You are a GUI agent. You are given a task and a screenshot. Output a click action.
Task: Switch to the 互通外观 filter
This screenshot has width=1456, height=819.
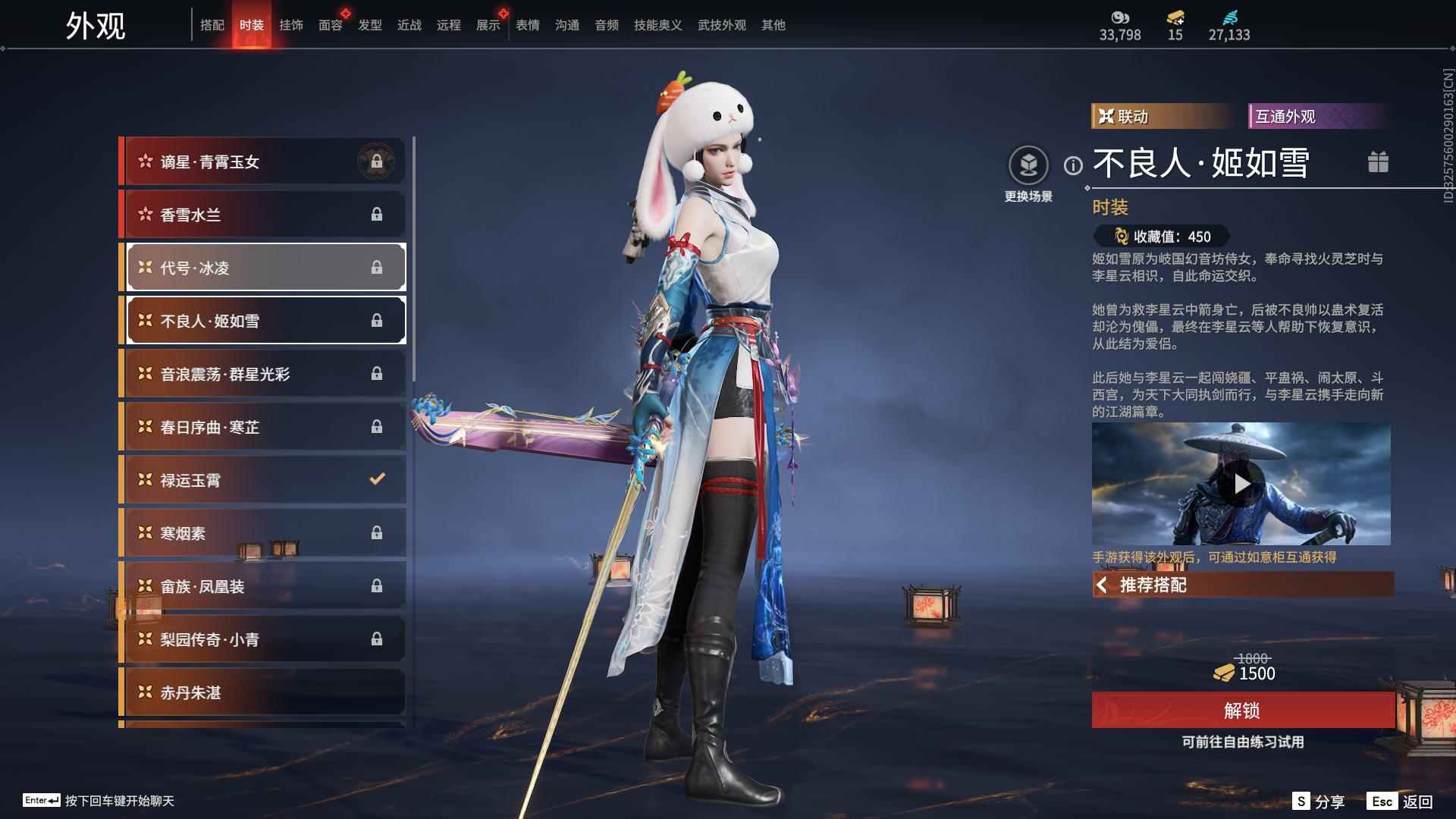pos(1316,117)
